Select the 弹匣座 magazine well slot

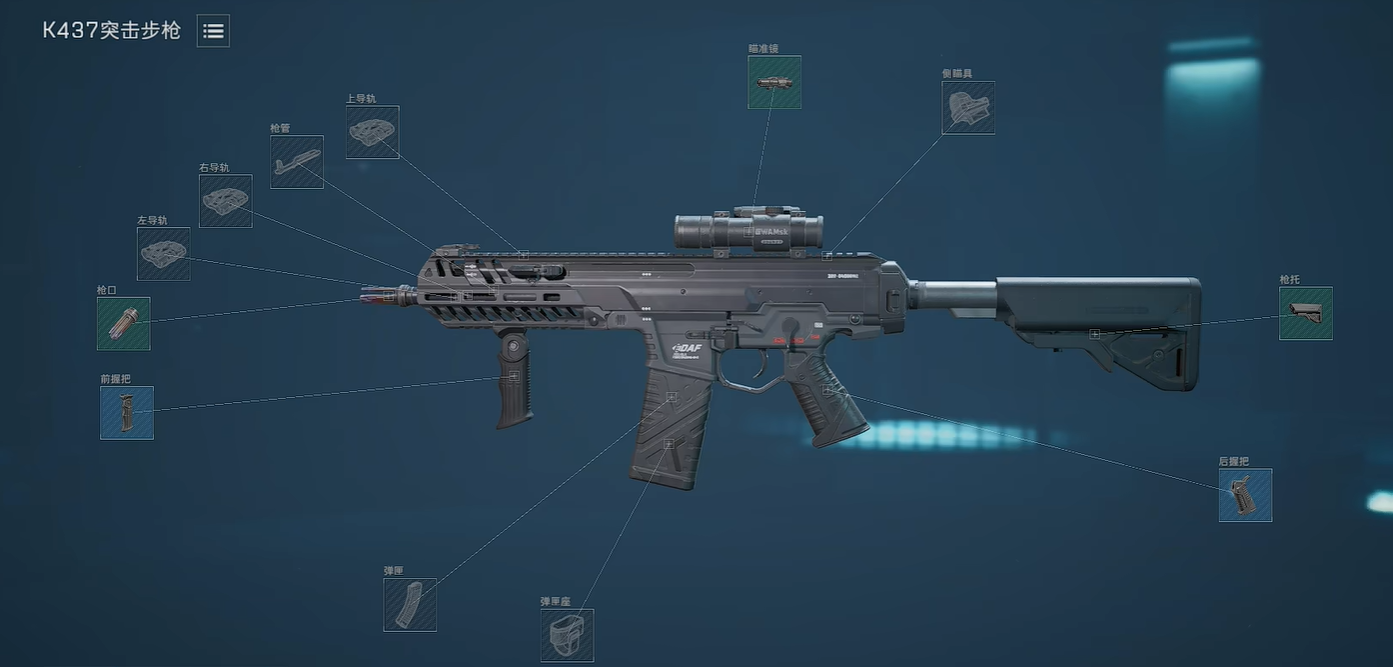(567, 636)
